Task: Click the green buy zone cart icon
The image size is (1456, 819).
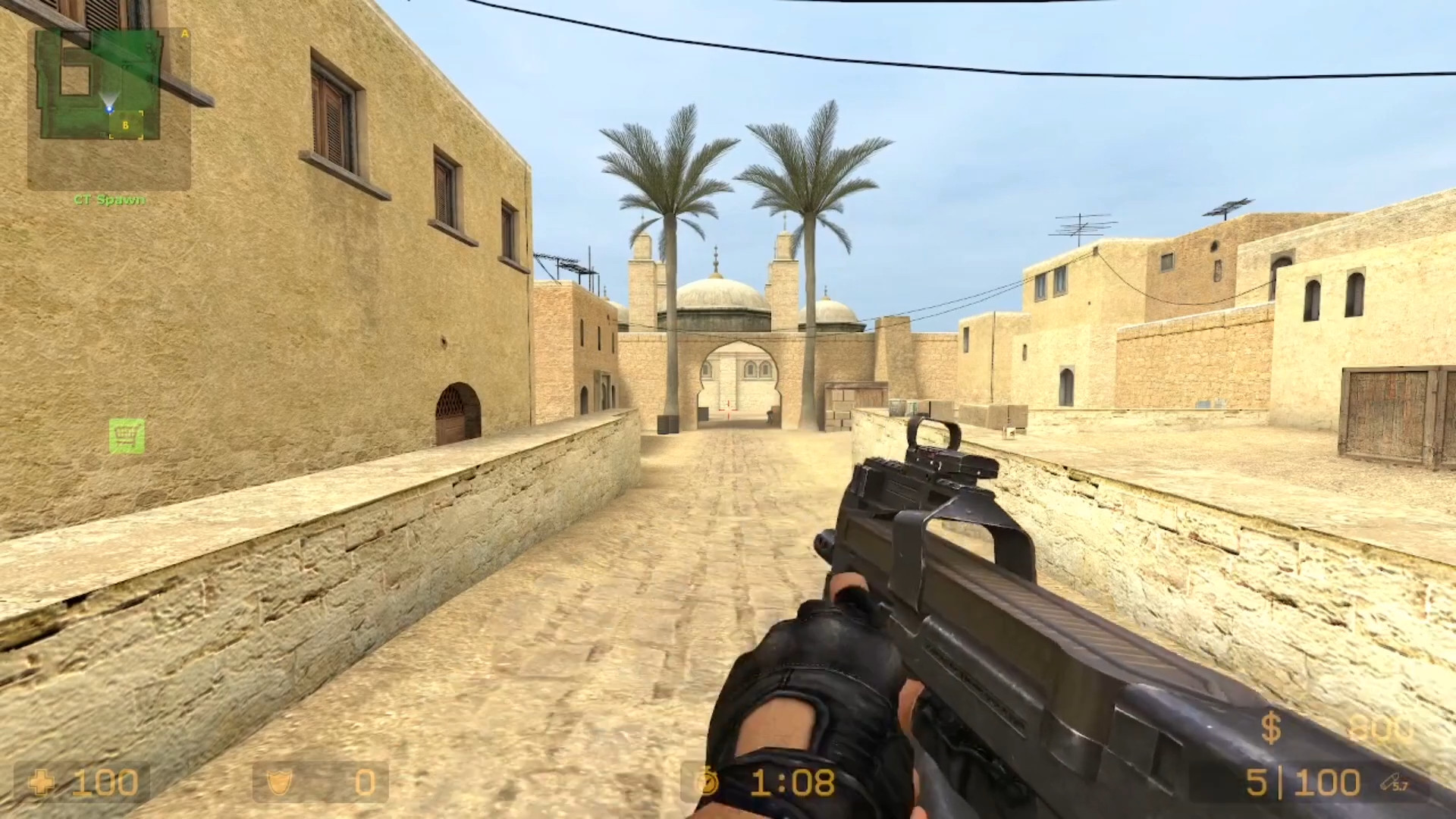Action: (127, 436)
